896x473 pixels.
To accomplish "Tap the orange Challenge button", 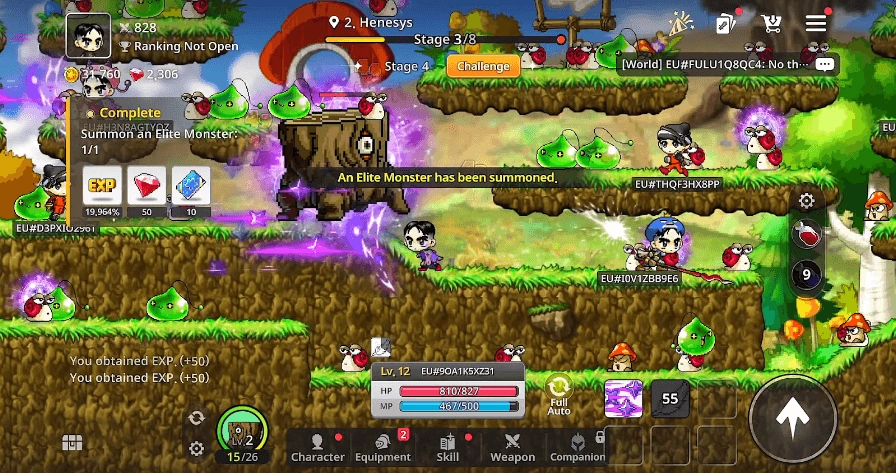I will coord(484,67).
